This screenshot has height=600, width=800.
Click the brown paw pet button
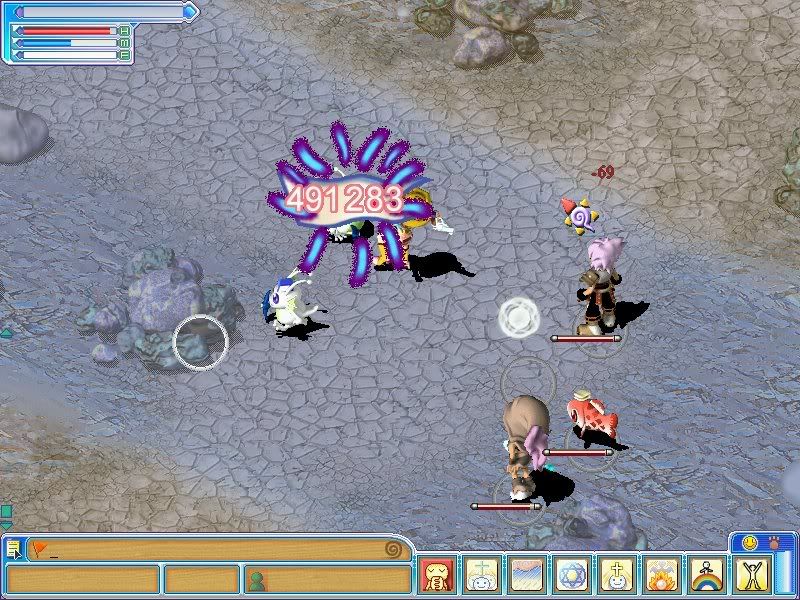pos(774,542)
